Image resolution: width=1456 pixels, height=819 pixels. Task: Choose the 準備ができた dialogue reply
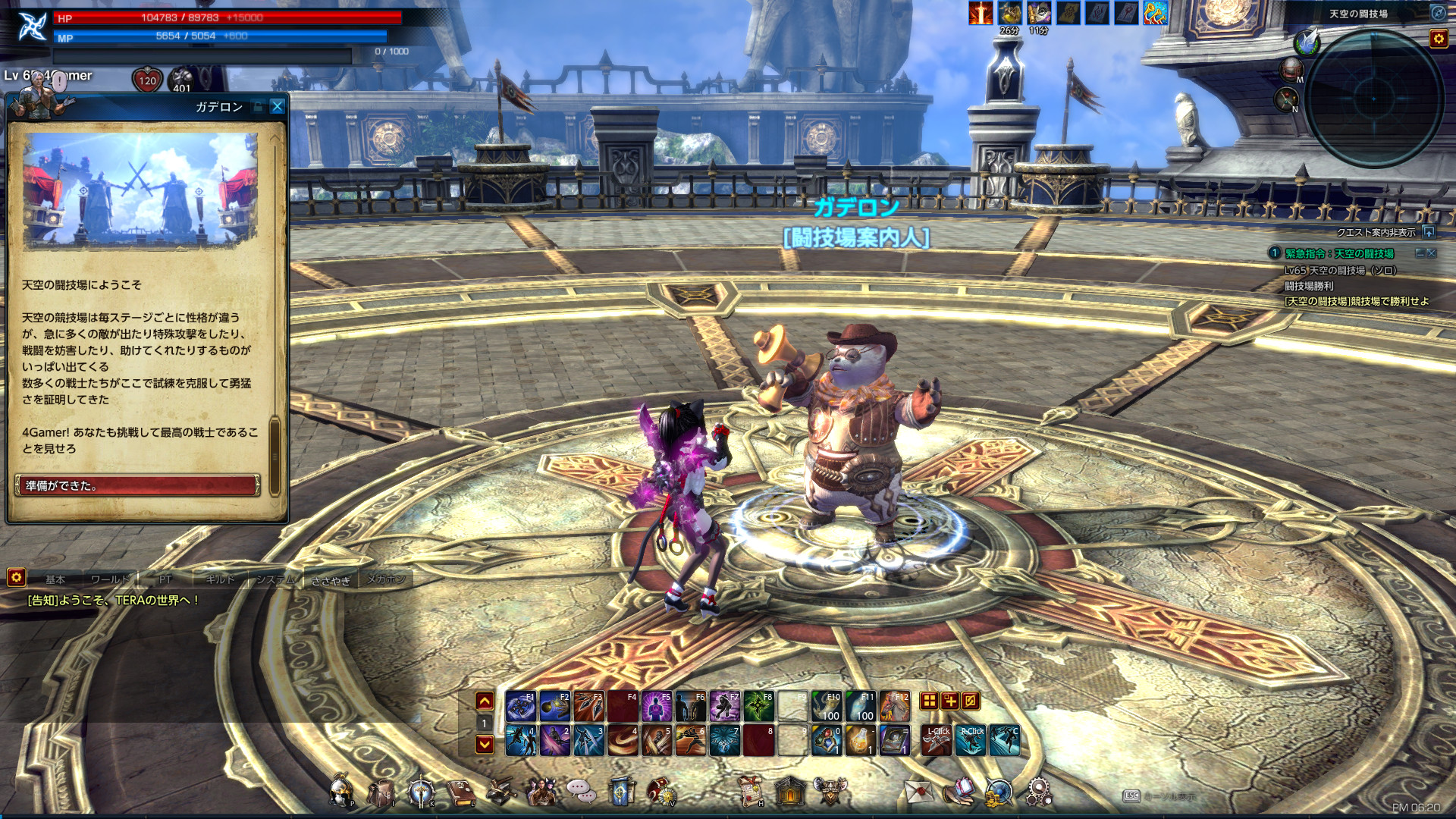tap(137, 485)
